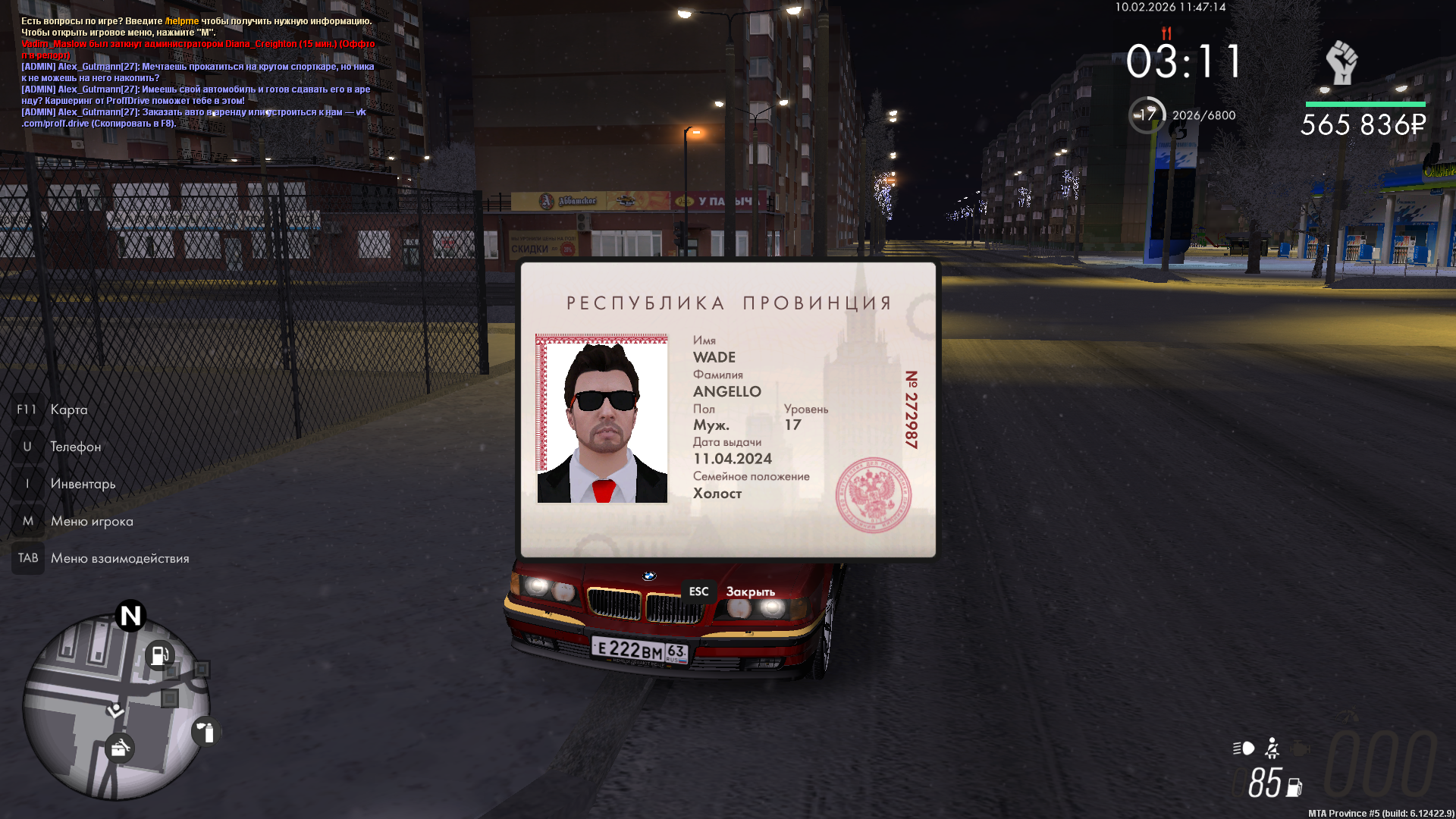Click the passport photo of Wade Angello
The image size is (1456, 819).
click(602, 419)
